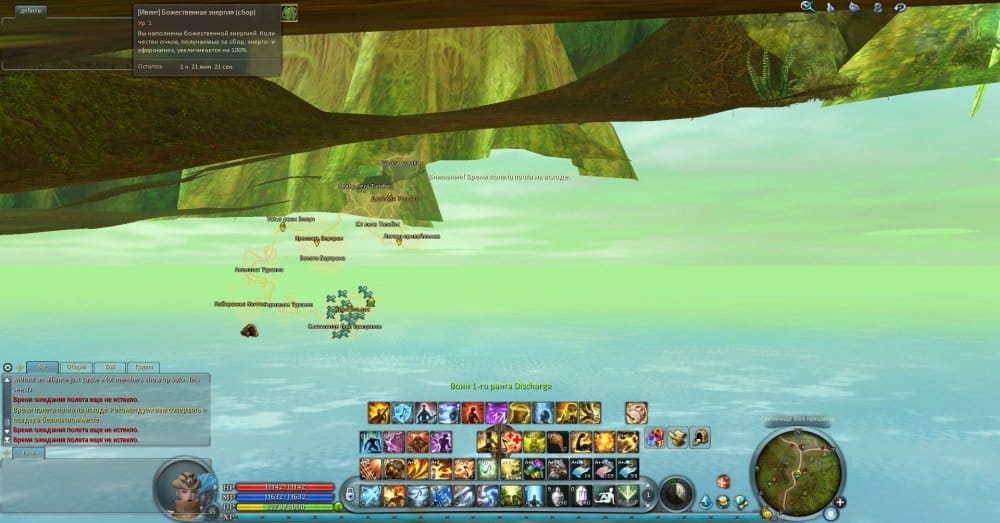This screenshot has height=523, width=1000.
Task: Click the minimap plus zoom button
Action: [840, 500]
